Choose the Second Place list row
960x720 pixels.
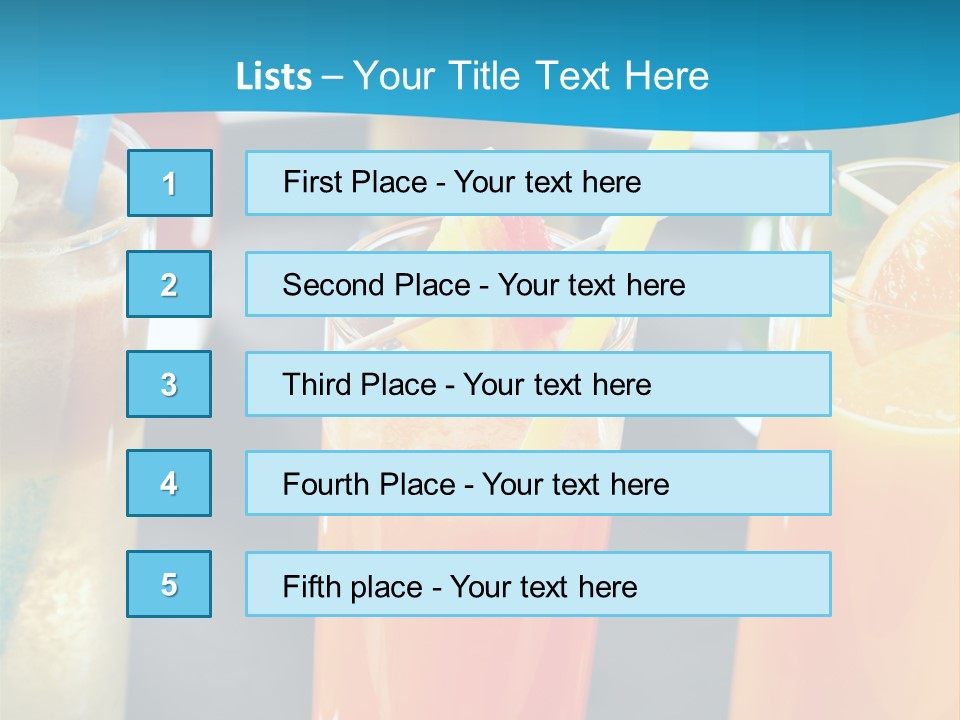pyautogui.click(x=538, y=284)
